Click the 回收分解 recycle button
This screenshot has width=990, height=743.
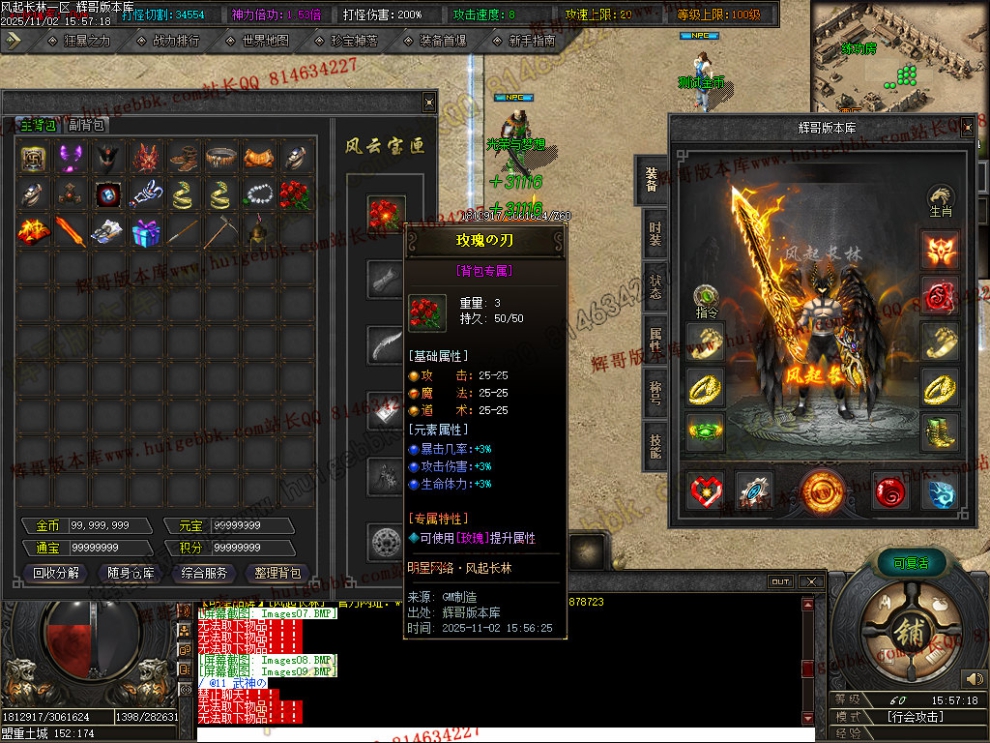point(57,573)
